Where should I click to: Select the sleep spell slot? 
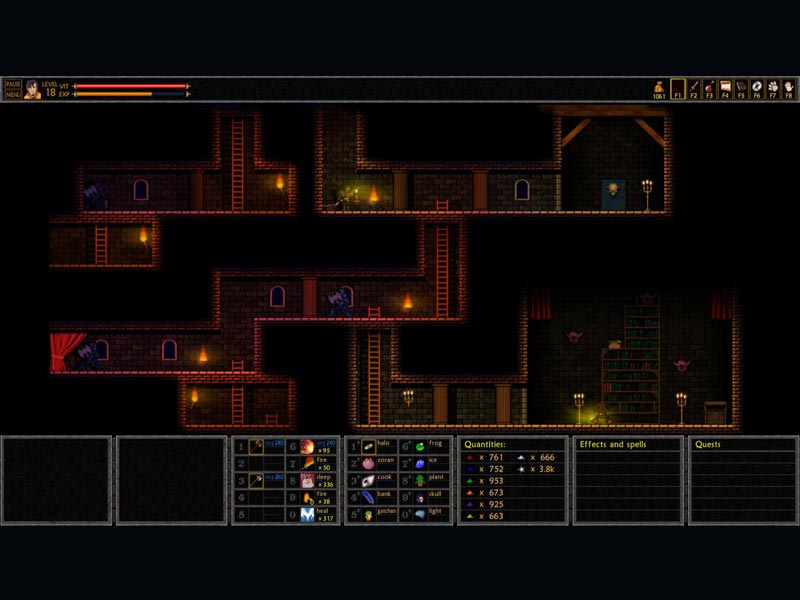[309, 481]
